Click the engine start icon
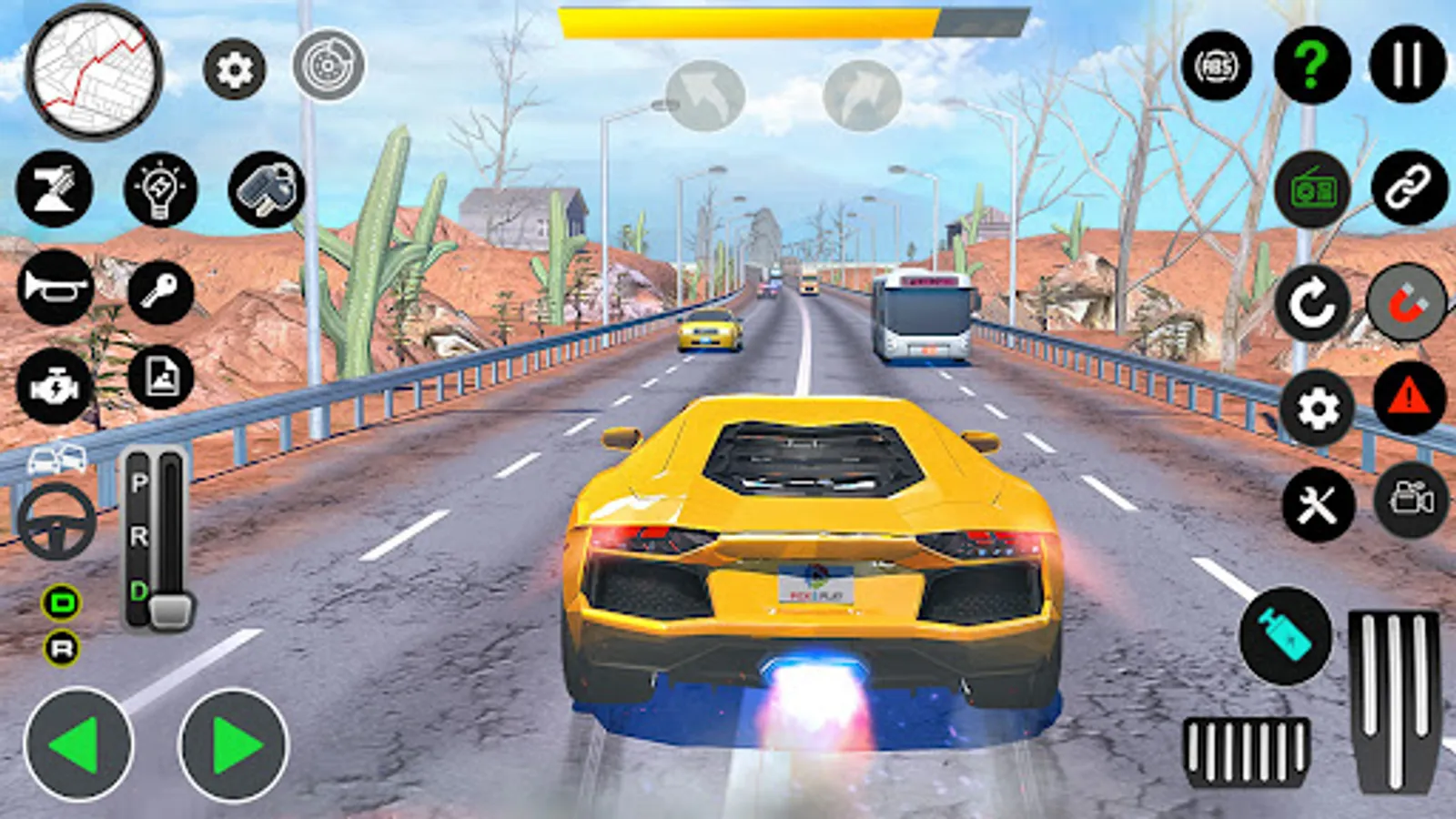The width and height of the screenshot is (1456, 819). pyautogui.click(x=55, y=387)
